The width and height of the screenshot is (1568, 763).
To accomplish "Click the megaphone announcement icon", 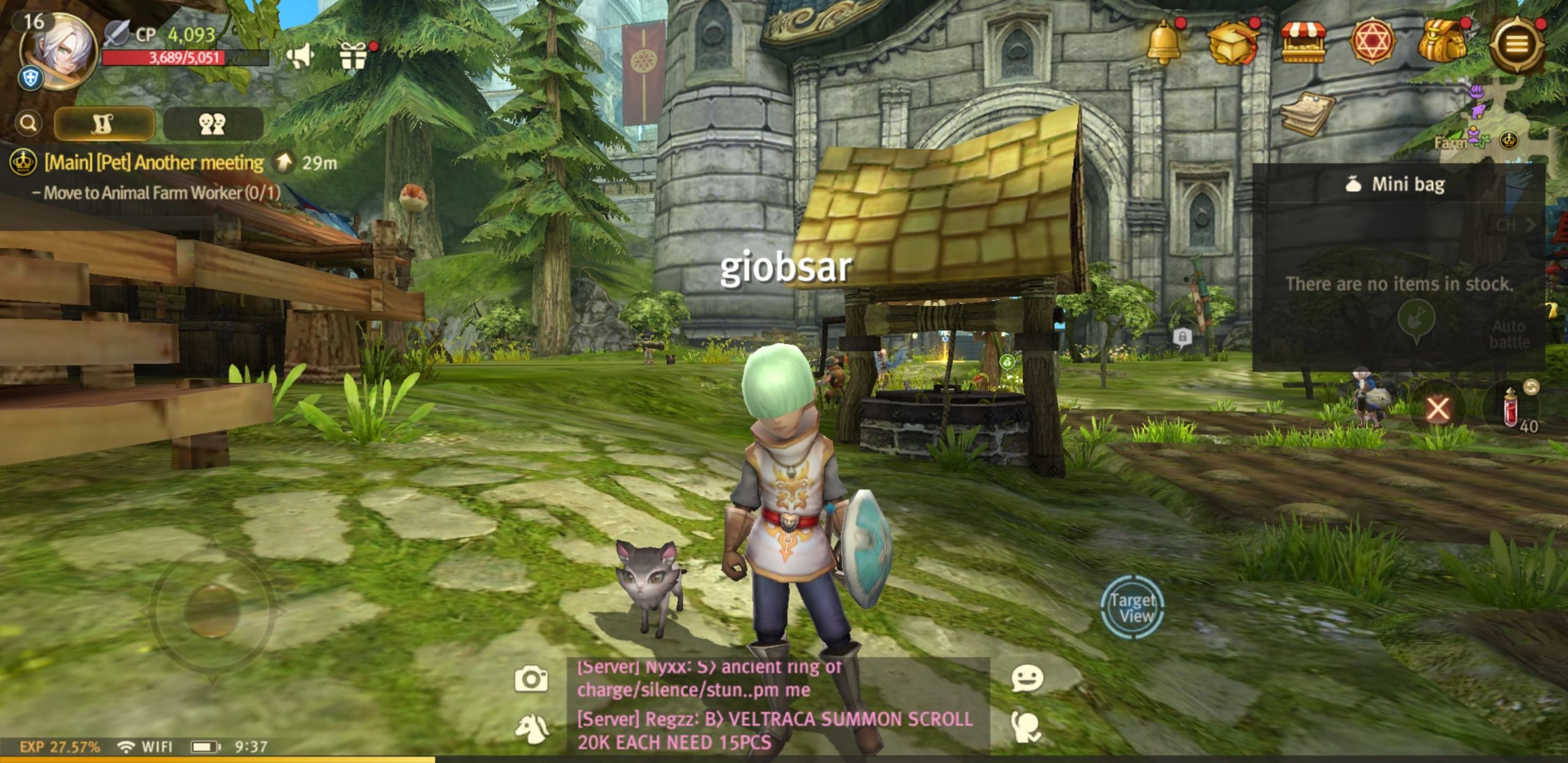I will tap(300, 56).
